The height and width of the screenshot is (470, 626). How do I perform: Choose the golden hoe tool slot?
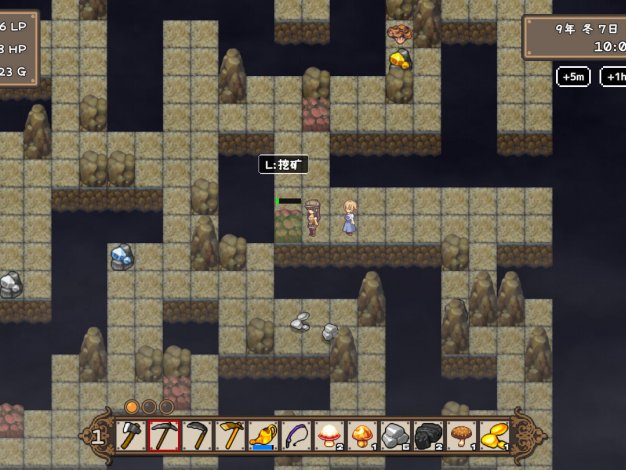(230, 435)
